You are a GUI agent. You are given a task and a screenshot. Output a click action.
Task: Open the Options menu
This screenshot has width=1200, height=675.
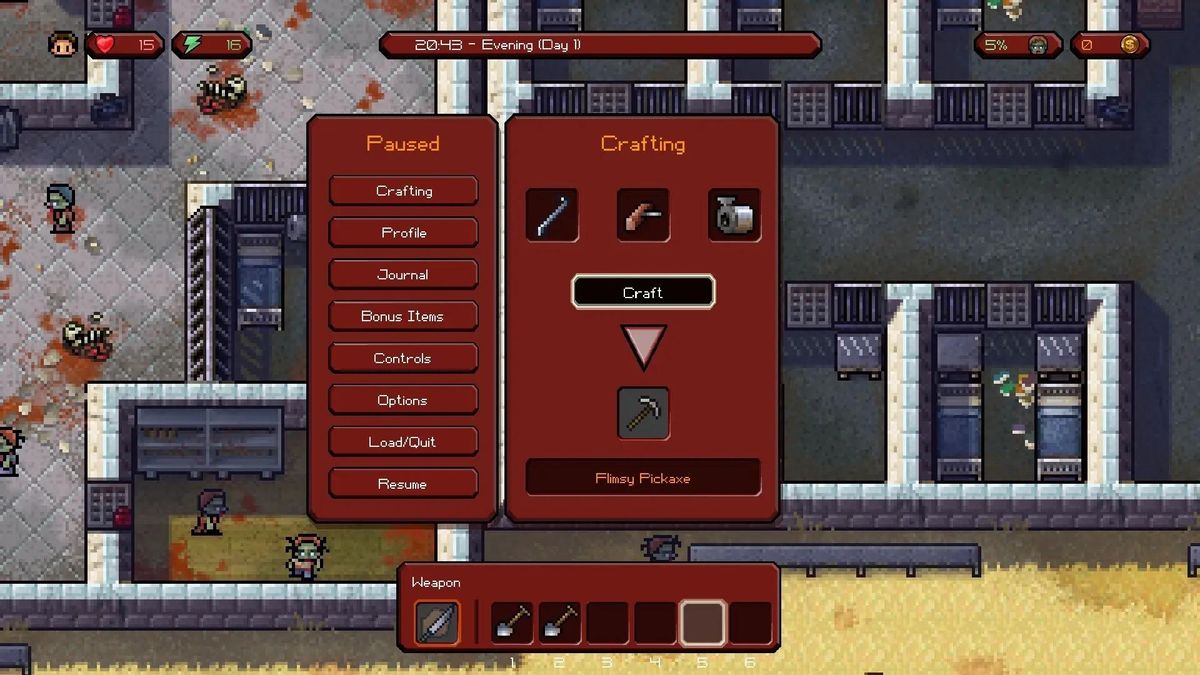[403, 401]
